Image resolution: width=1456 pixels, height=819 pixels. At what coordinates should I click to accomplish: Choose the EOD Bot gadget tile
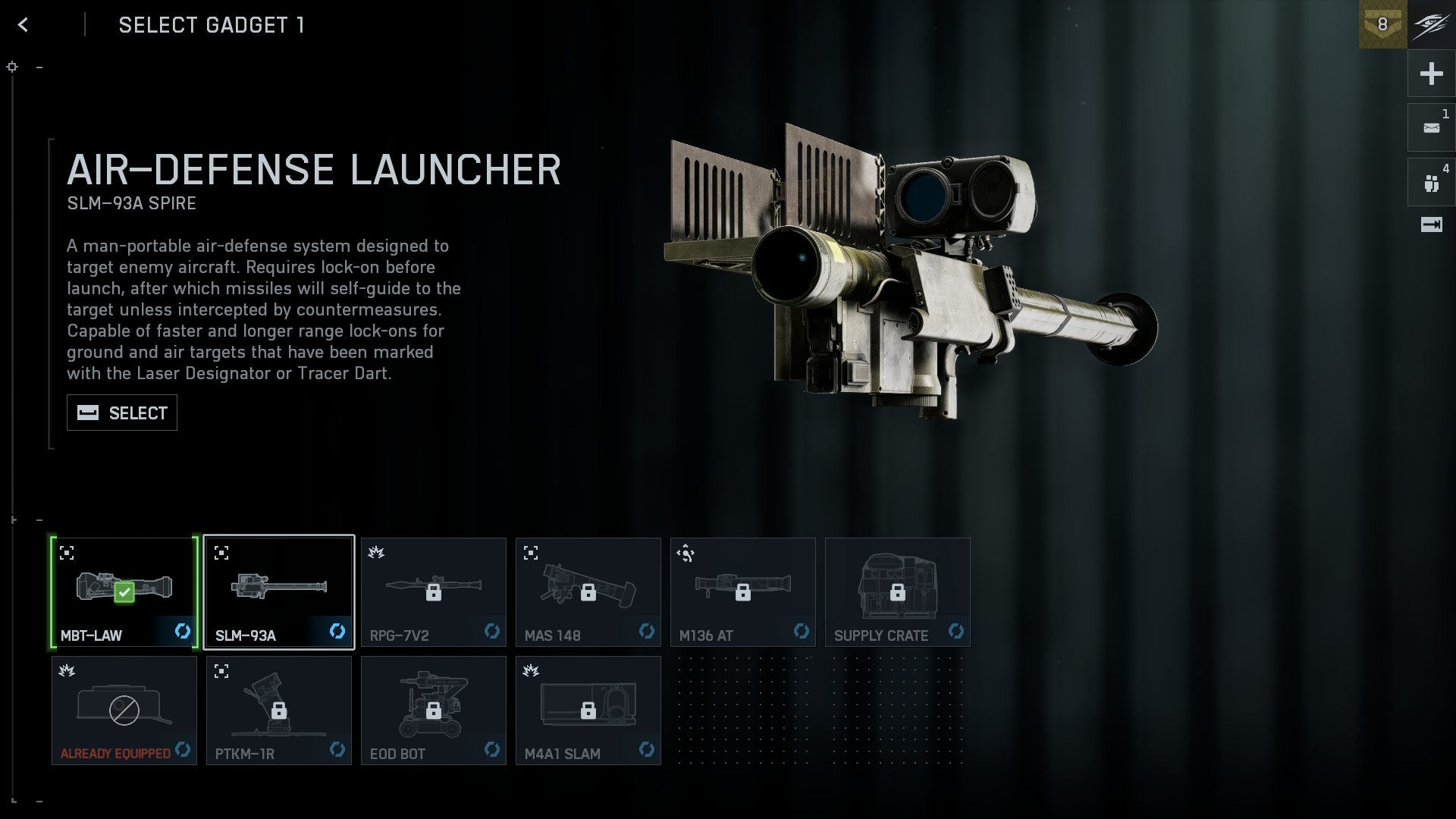point(433,711)
